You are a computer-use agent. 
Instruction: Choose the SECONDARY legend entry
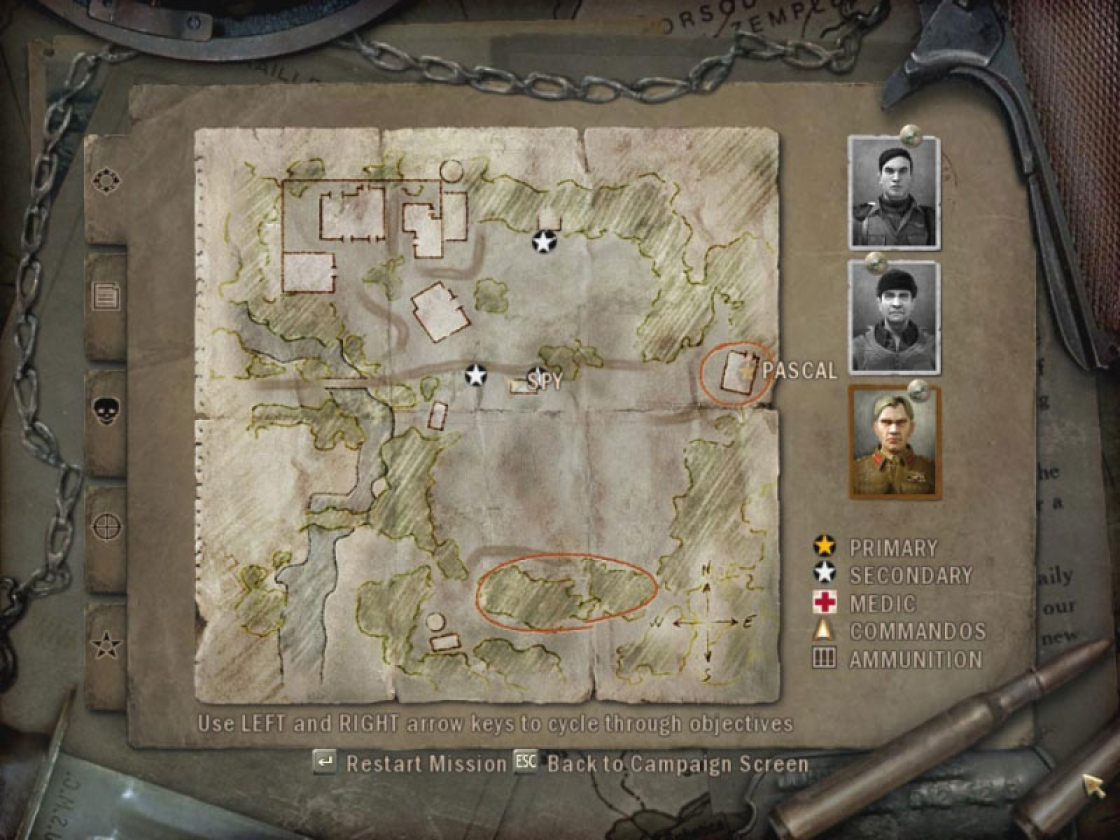(895, 575)
